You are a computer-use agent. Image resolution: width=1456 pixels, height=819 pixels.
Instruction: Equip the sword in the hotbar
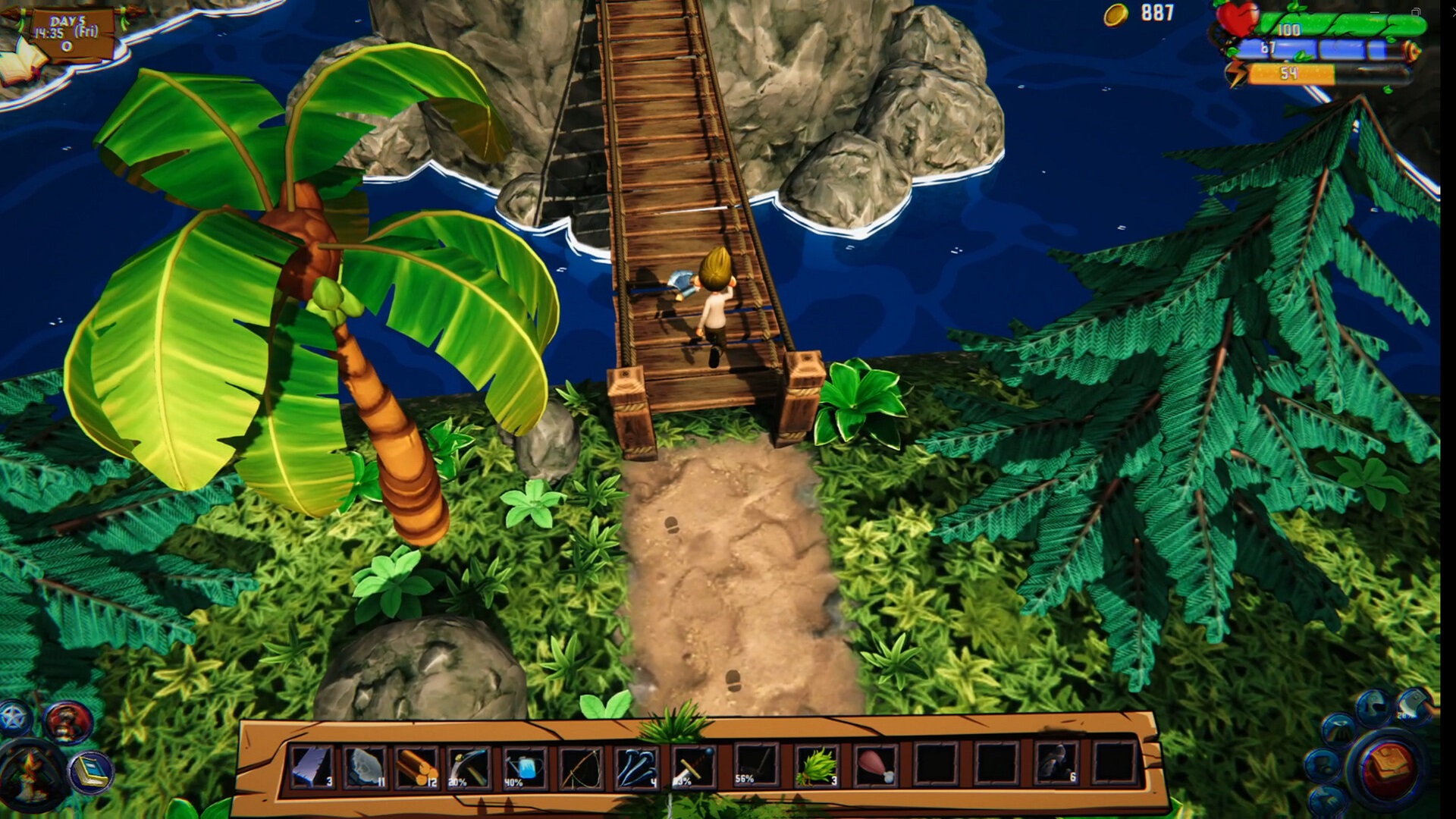[692, 767]
